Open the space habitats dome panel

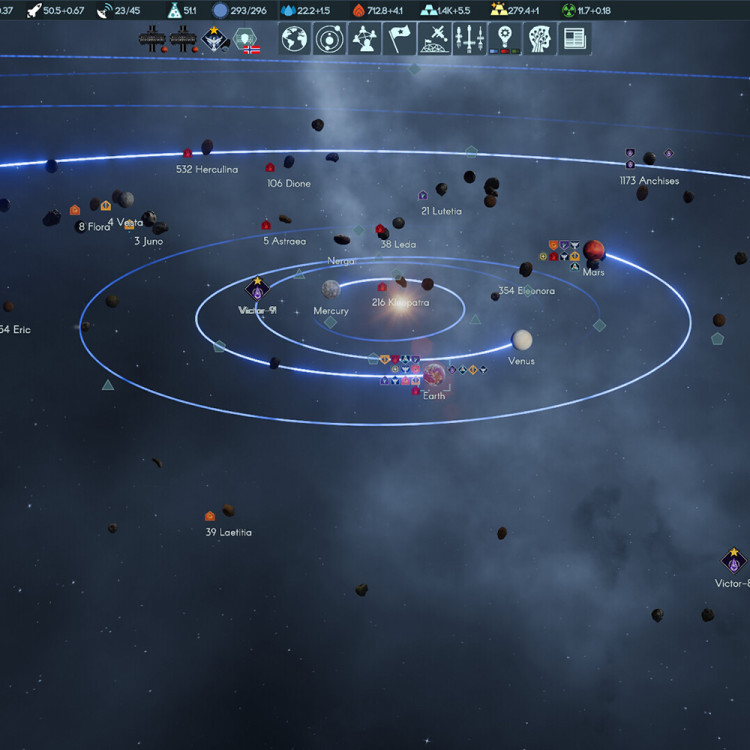tap(434, 39)
